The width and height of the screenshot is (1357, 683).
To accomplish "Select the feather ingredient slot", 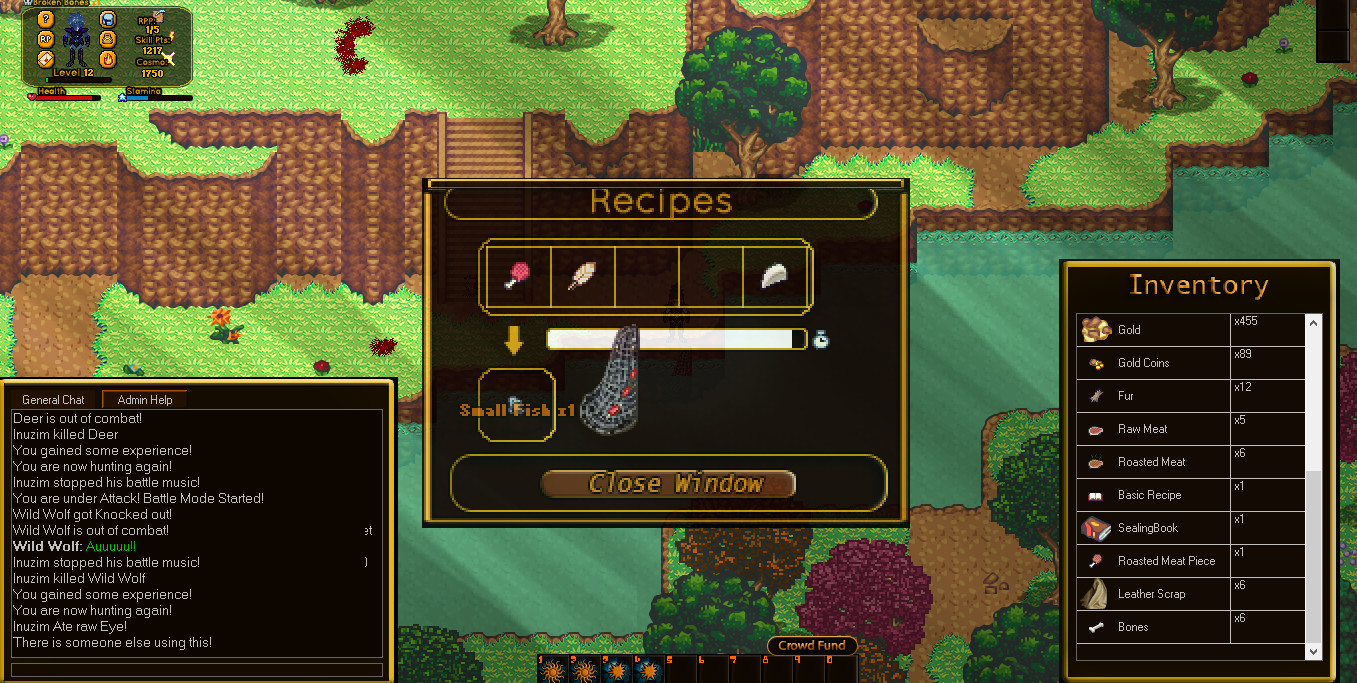I will (x=582, y=276).
